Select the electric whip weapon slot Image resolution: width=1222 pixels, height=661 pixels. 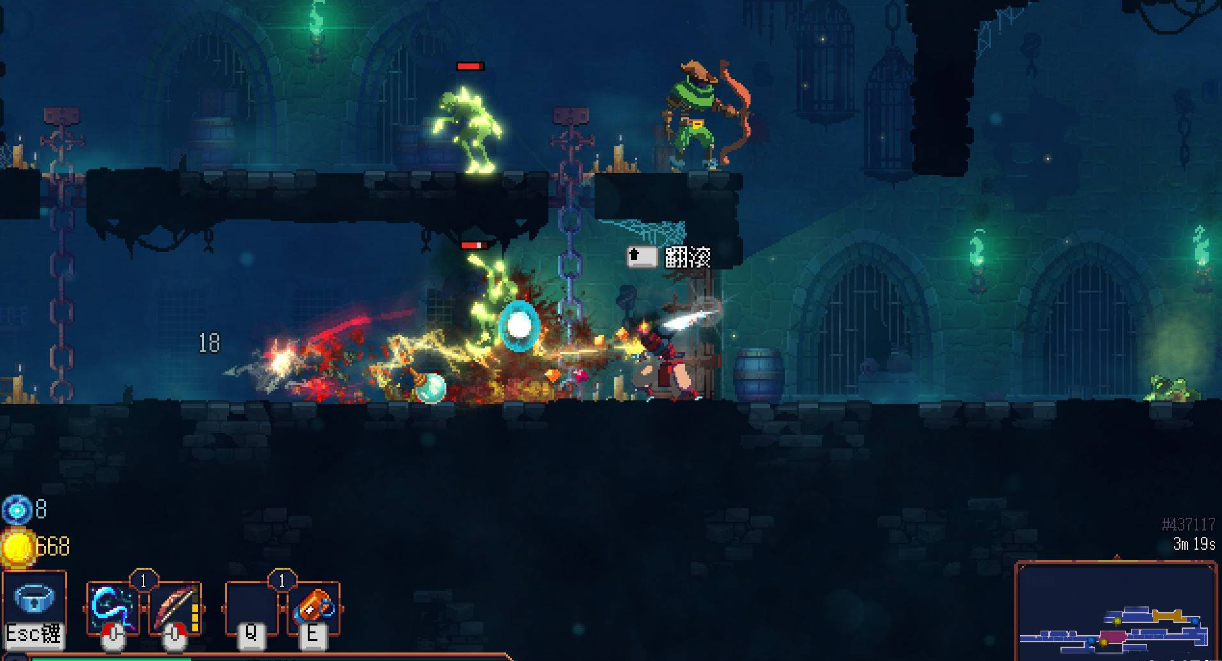113,608
